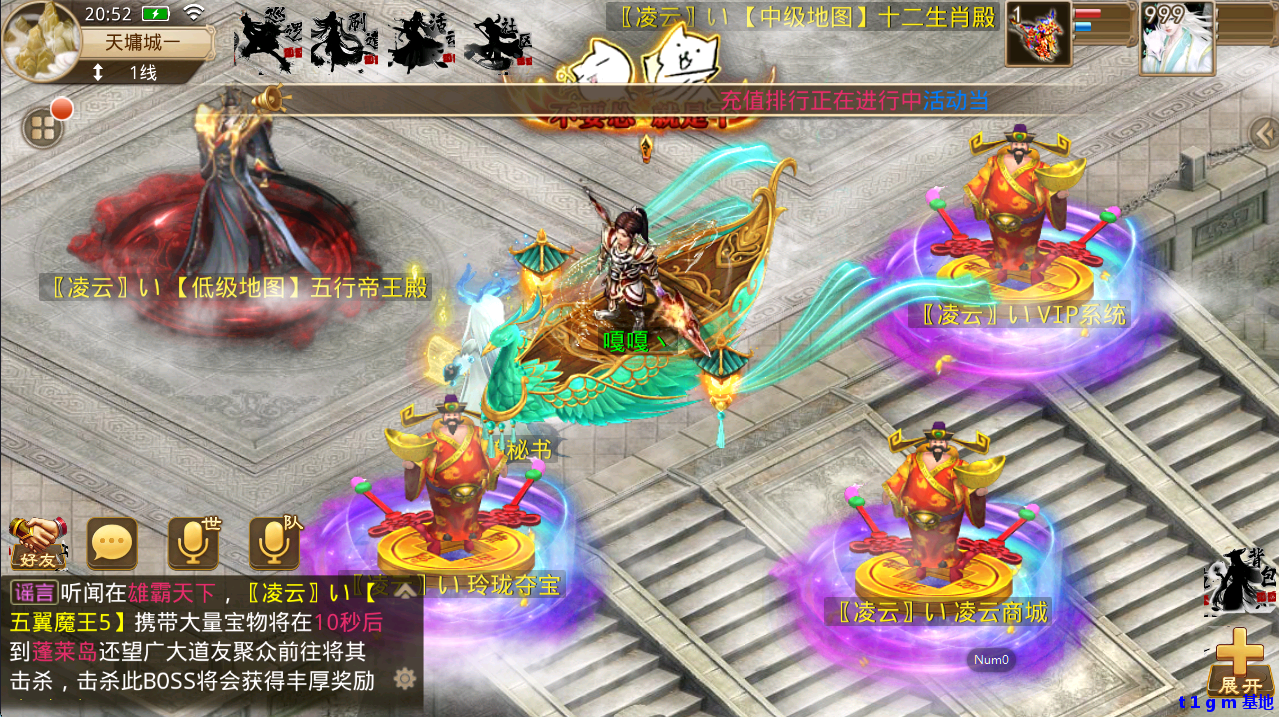1279x717 pixels.
Task: Select the level 1 pet portrait
Action: [x=1038, y=34]
